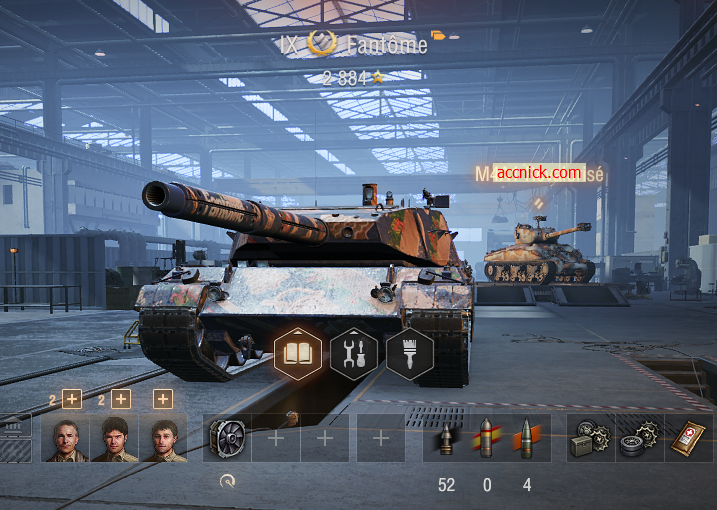Select the dark curly-haired crew member portrait

pos(115,439)
